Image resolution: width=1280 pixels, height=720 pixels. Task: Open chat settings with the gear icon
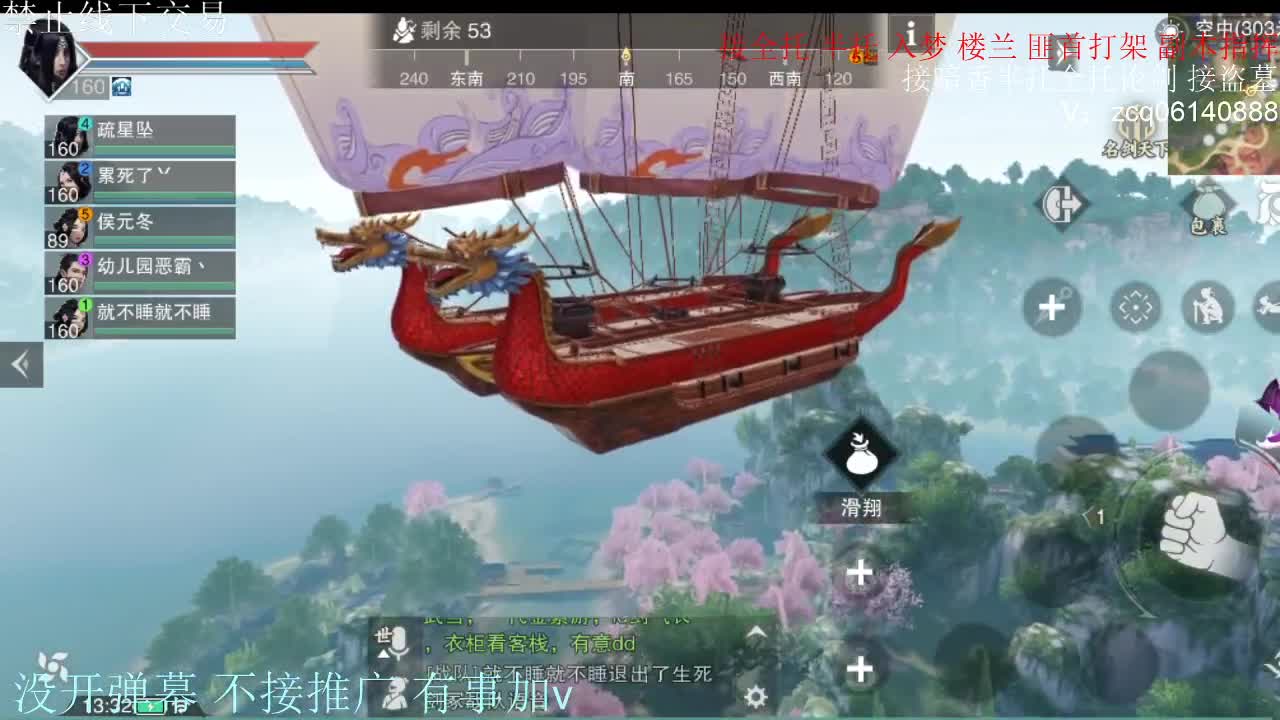click(x=758, y=695)
